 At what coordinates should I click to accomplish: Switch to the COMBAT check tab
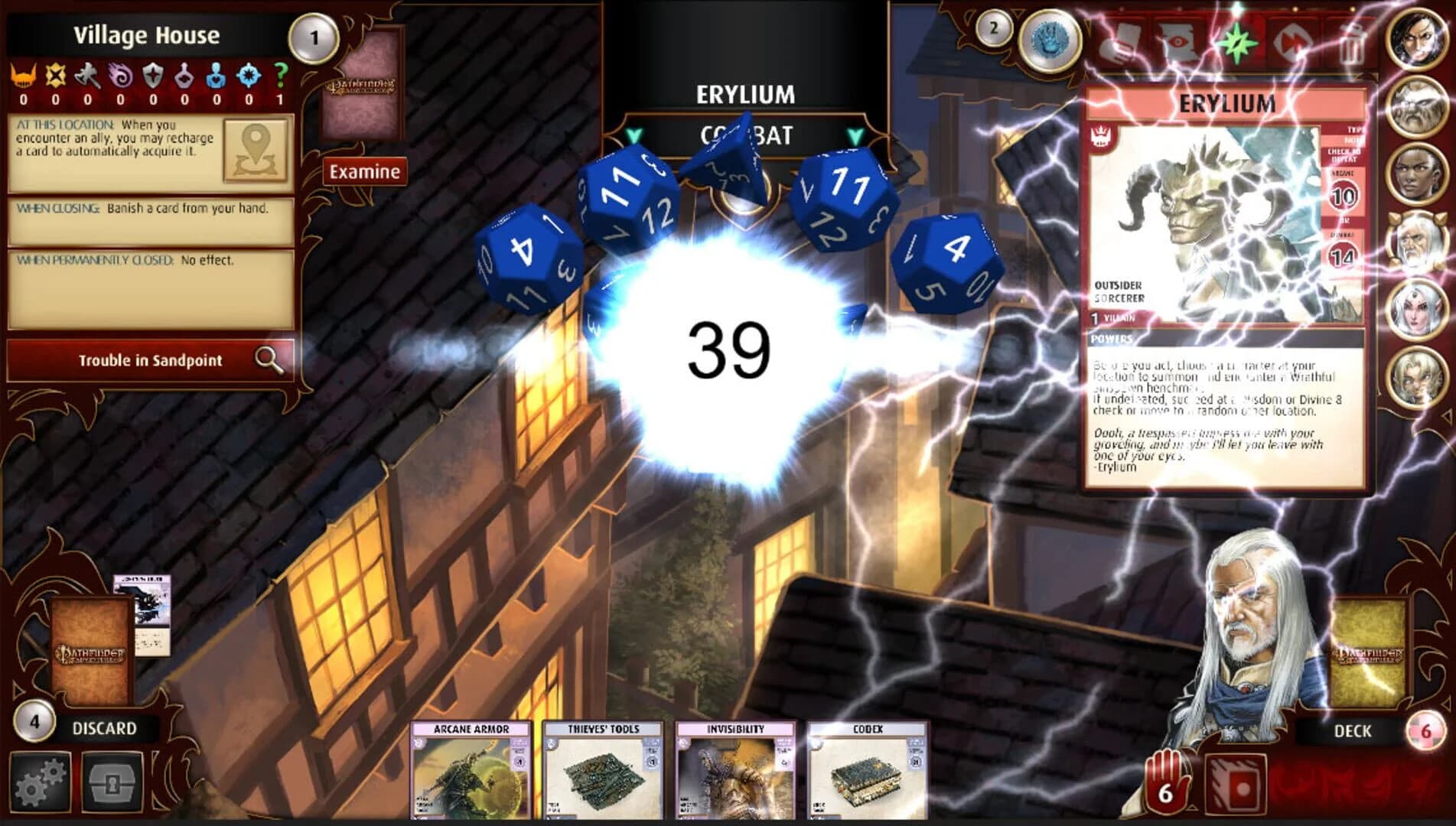point(746,138)
